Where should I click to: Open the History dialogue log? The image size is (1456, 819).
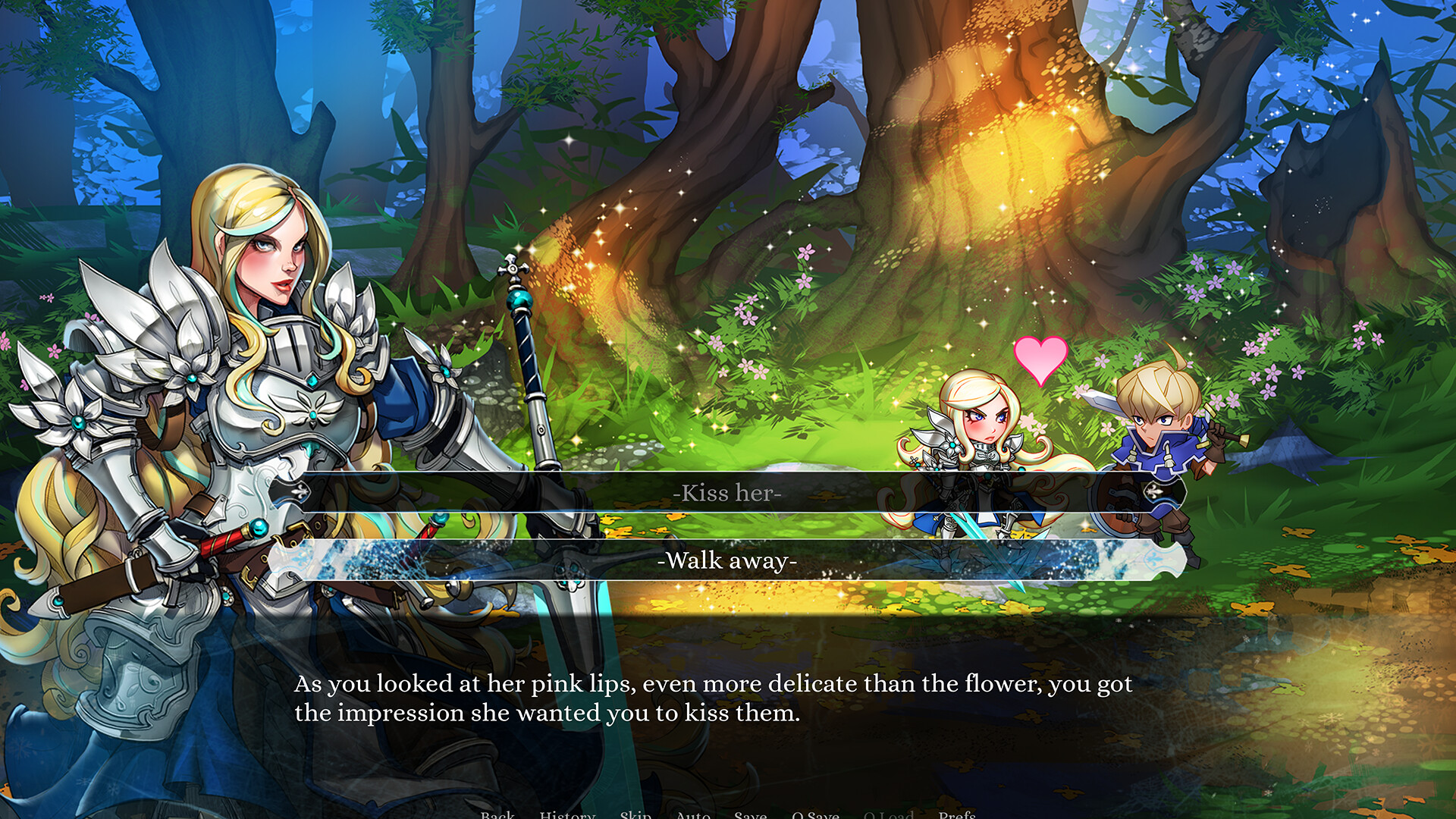(566, 814)
